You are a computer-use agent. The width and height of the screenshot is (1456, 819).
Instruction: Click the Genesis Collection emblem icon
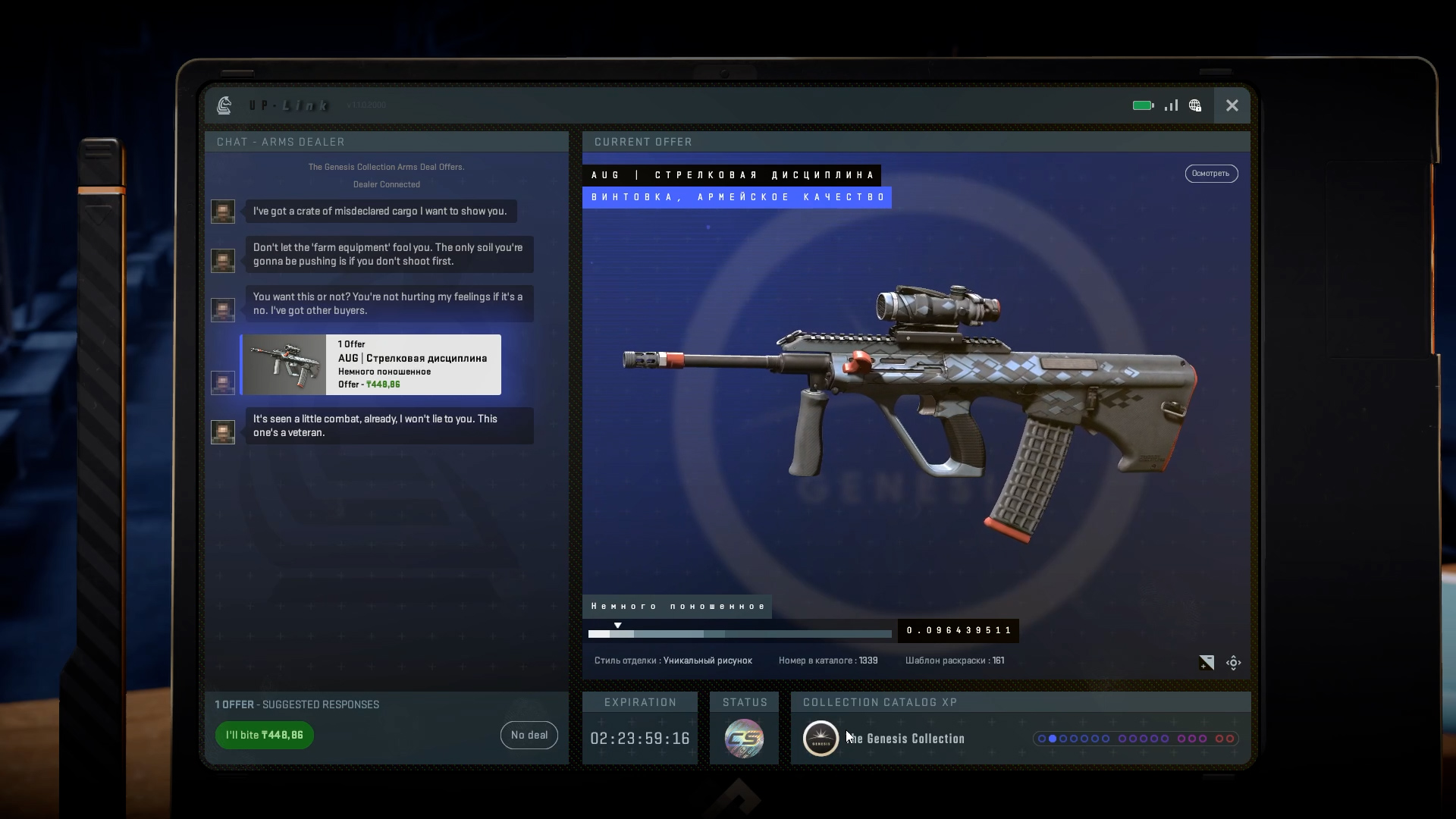point(821,738)
